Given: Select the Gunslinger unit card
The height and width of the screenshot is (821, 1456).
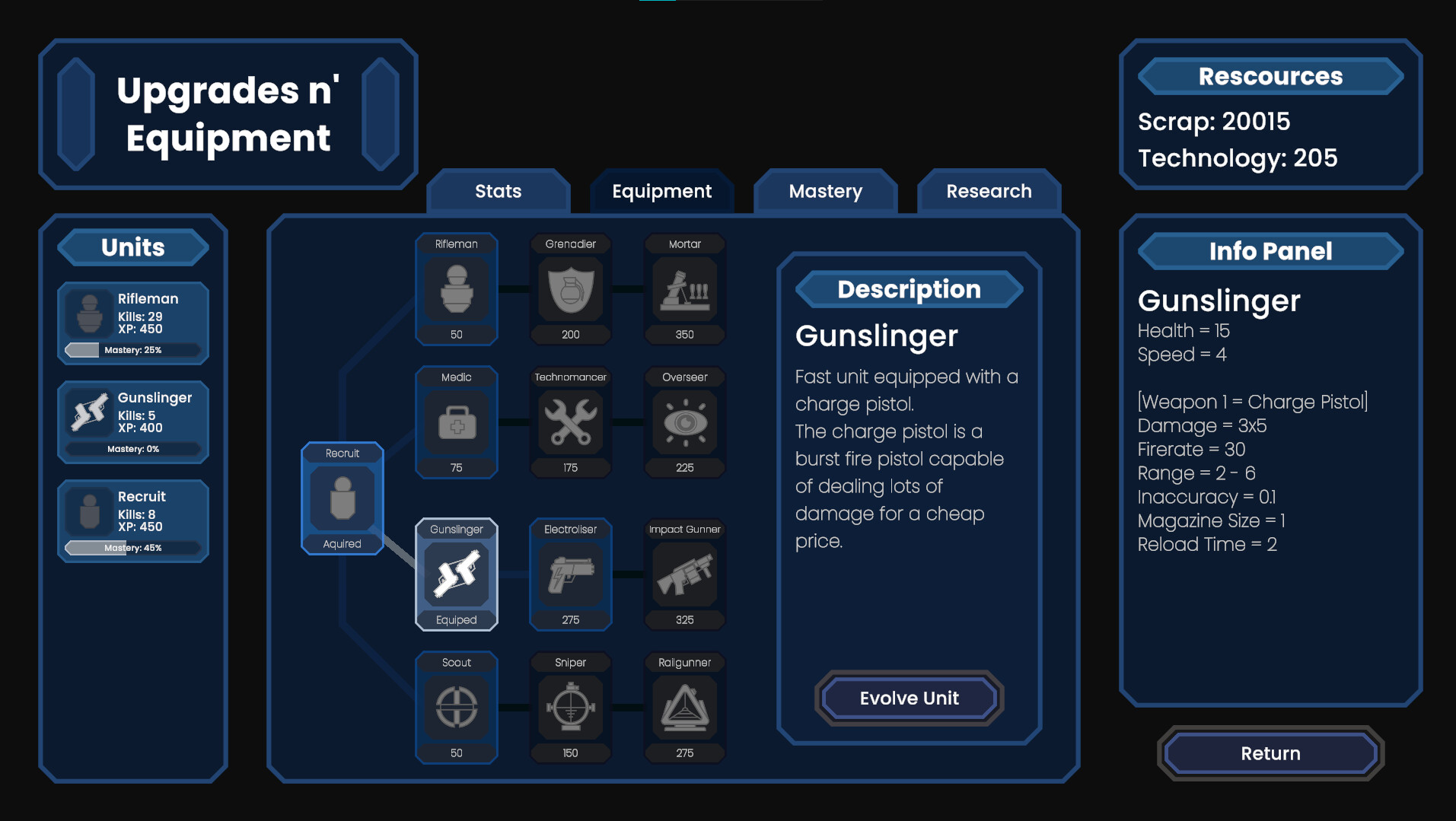Looking at the screenshot, I should 132,422.
